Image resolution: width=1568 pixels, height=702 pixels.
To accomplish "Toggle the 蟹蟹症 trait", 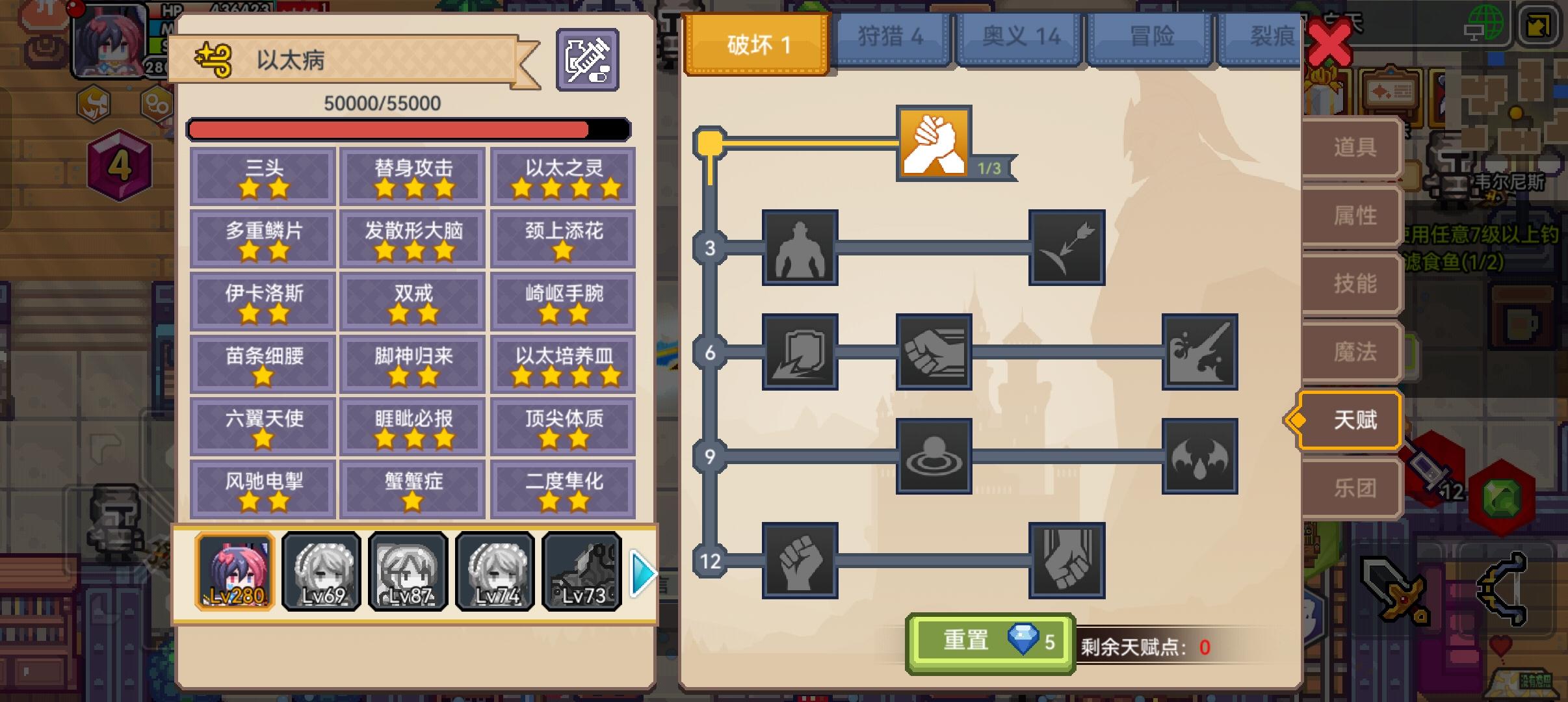I will click(412, 489).
